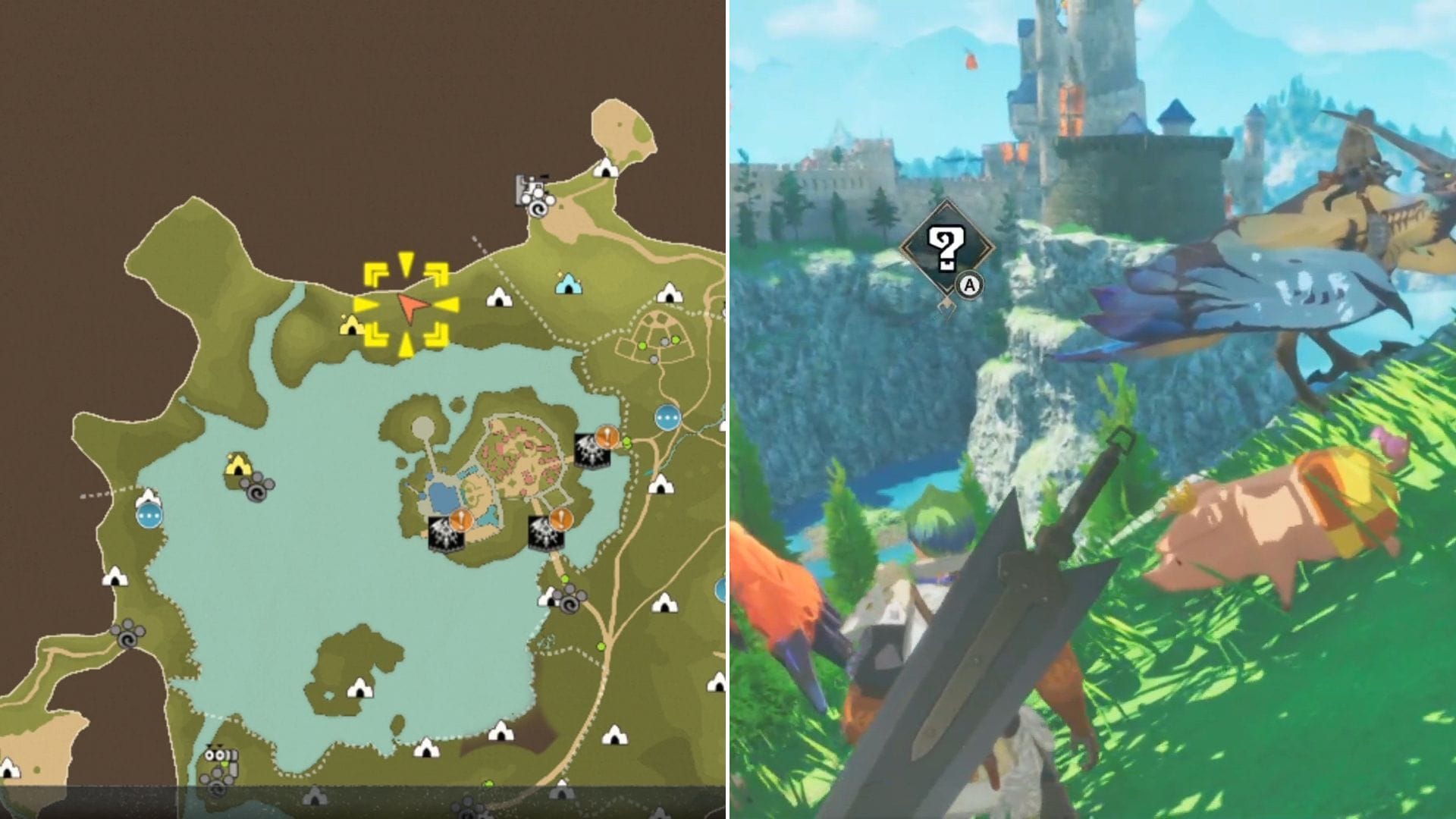Select the light-blue den icon northeast of the player arrow
Image resolution: width=1456 pixels, height=819 pixels.
(x=567, y=284)
